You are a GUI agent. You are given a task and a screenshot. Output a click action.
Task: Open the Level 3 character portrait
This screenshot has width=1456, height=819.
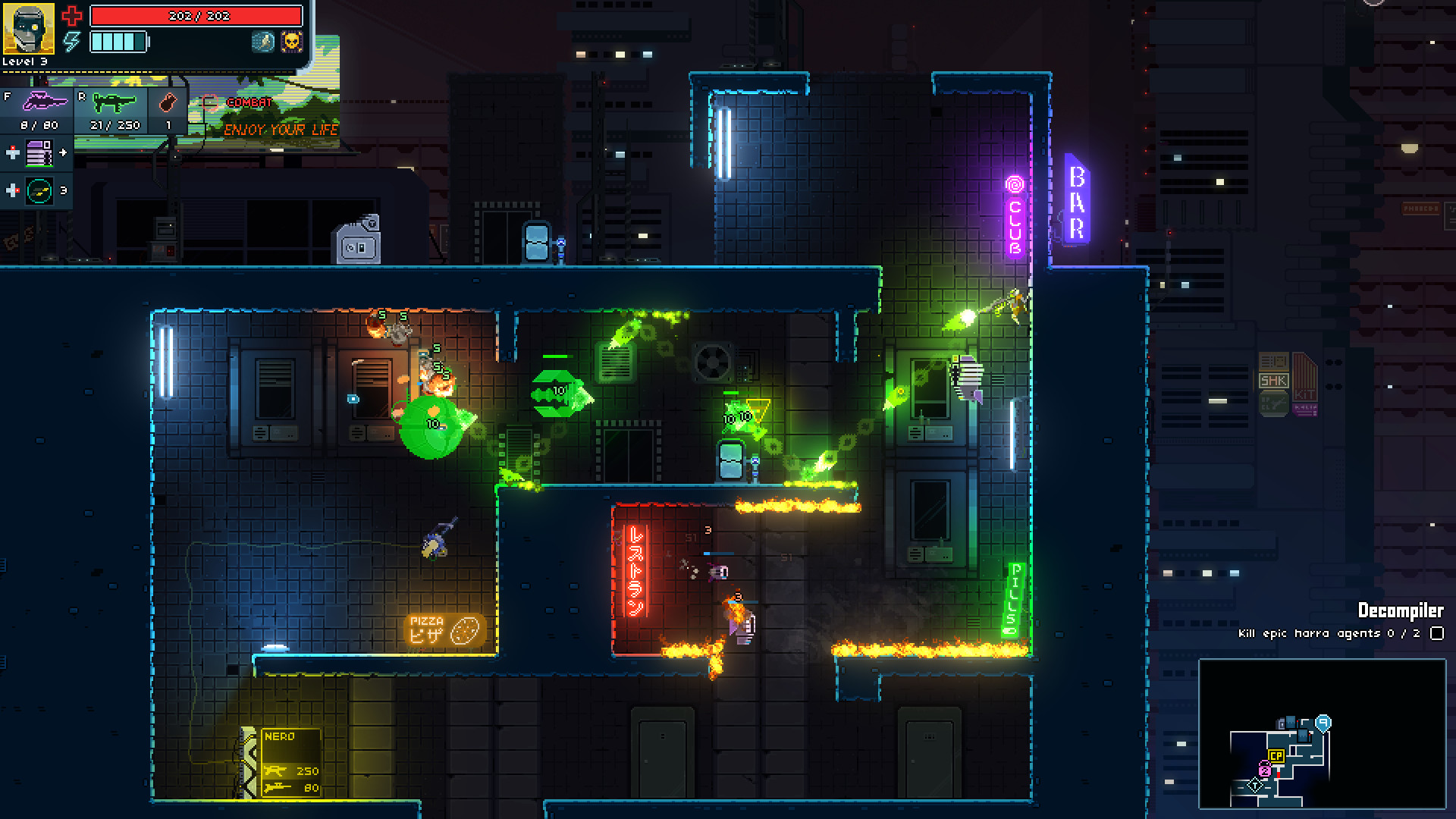(x=29, y=29)
